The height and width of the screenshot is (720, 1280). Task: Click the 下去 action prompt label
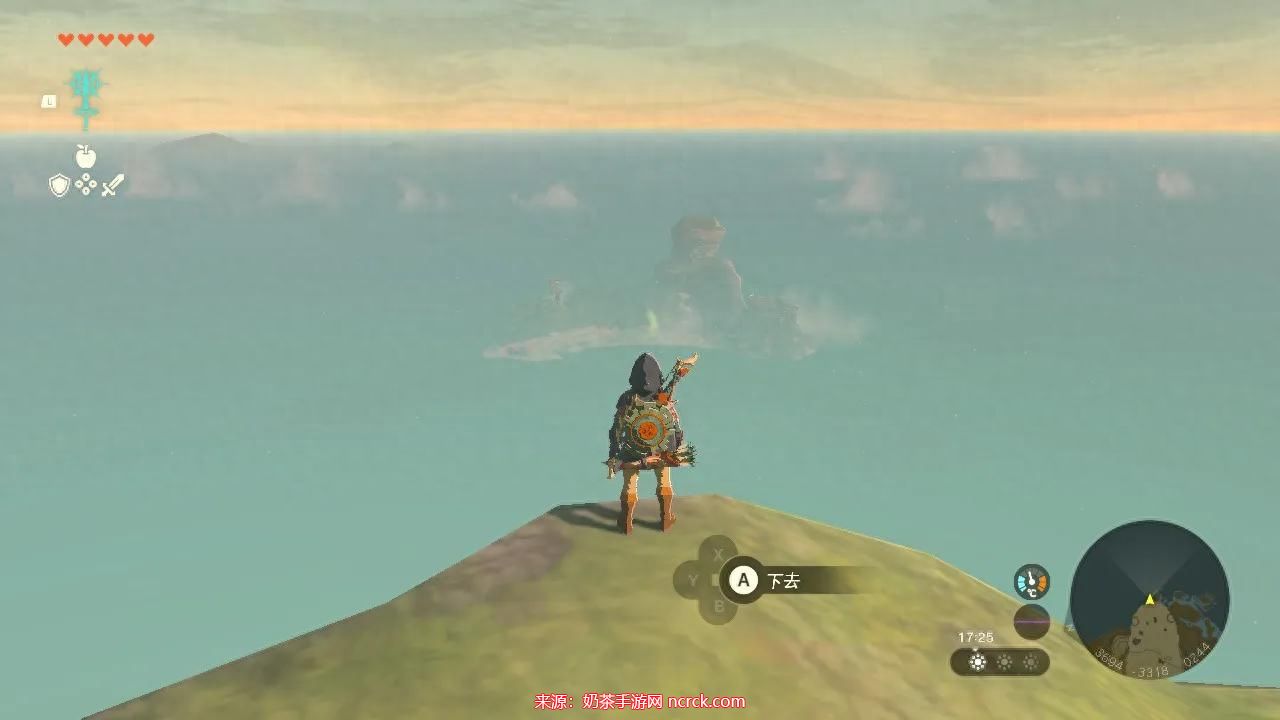coord(783,581)
